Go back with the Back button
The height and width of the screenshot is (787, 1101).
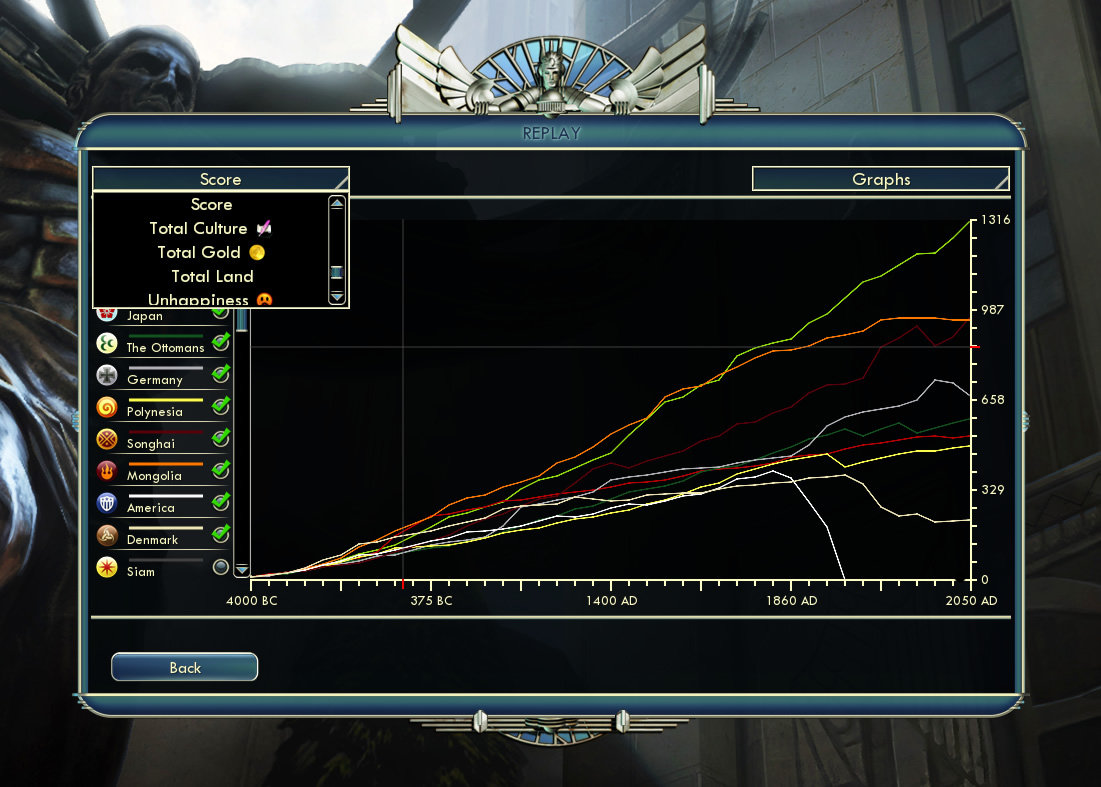[x=184, y=667]
